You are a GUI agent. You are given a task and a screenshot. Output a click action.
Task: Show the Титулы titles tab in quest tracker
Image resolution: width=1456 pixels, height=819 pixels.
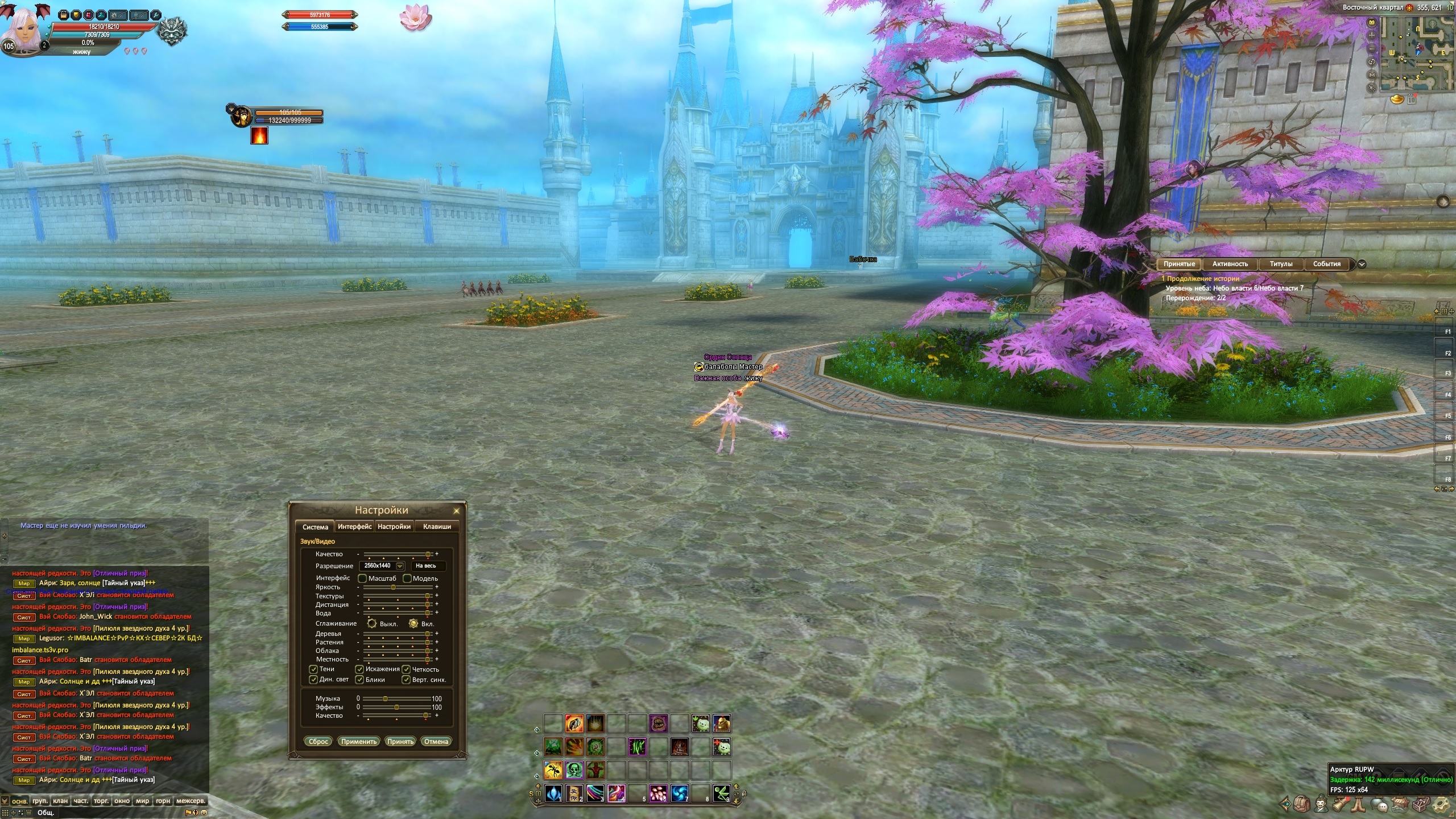pos(1281,264)
